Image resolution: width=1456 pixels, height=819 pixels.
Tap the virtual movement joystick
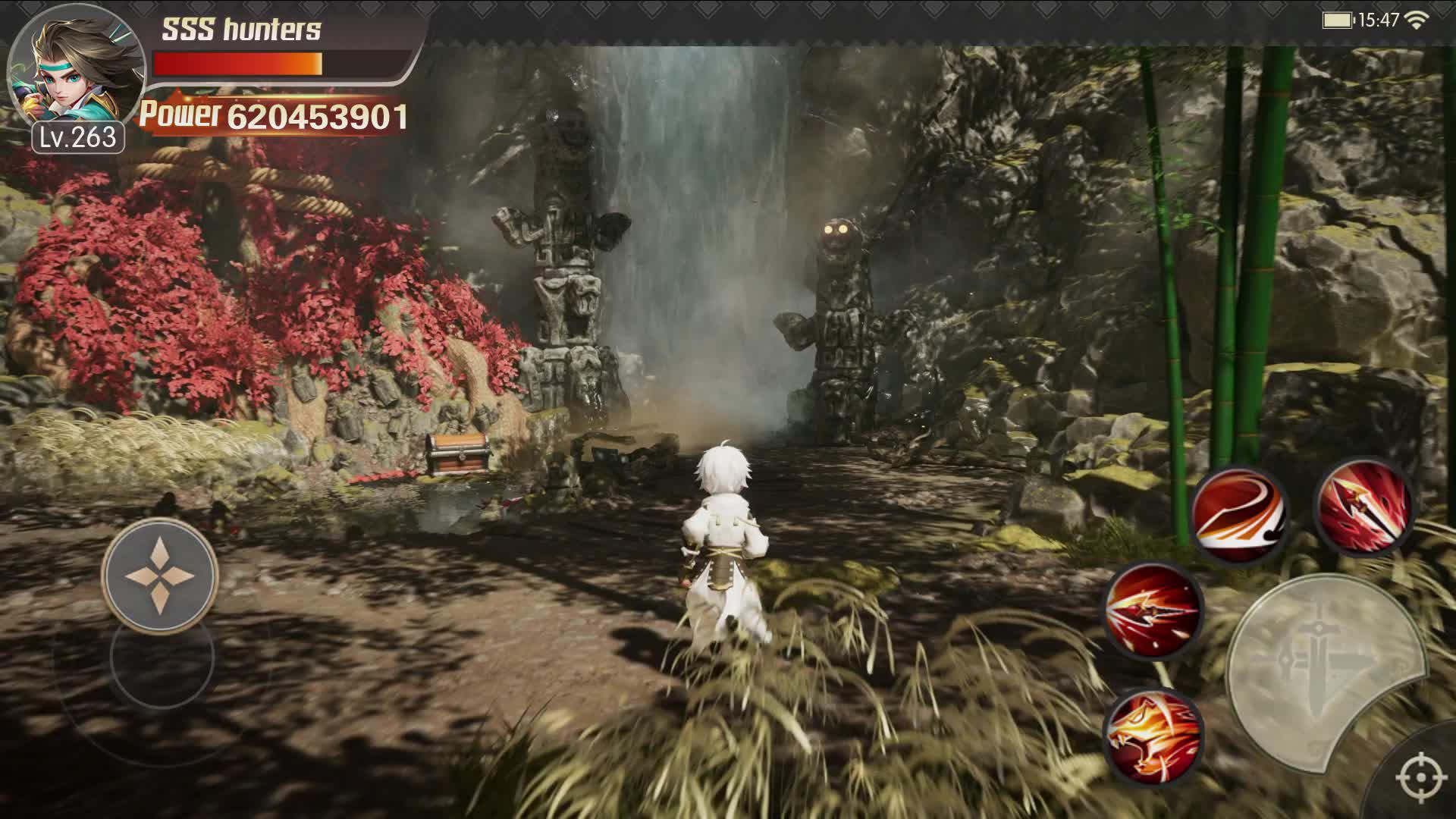(x=160, y=576)
